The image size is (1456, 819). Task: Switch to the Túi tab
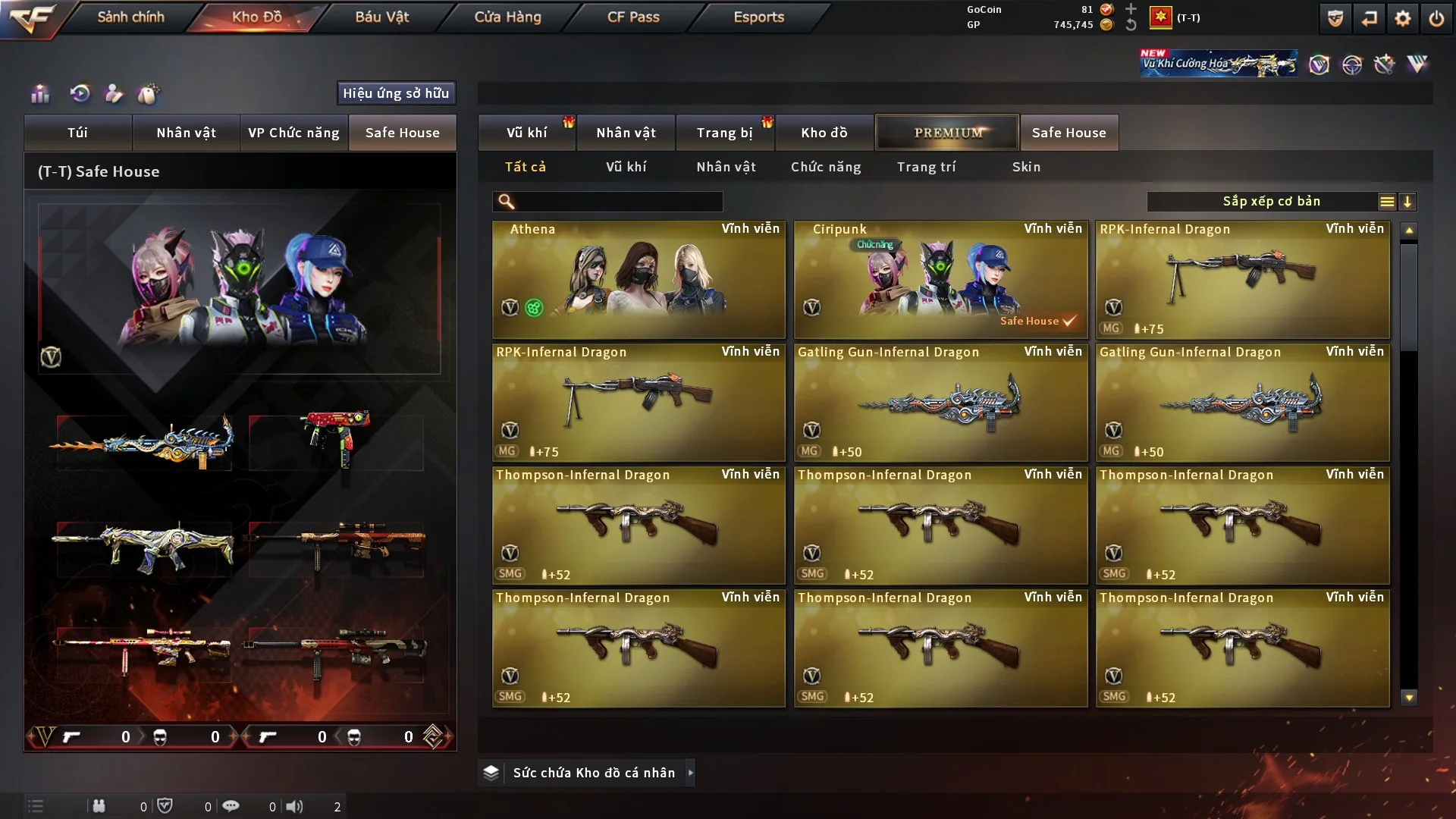pyautogui.click(x=77, y=133)
